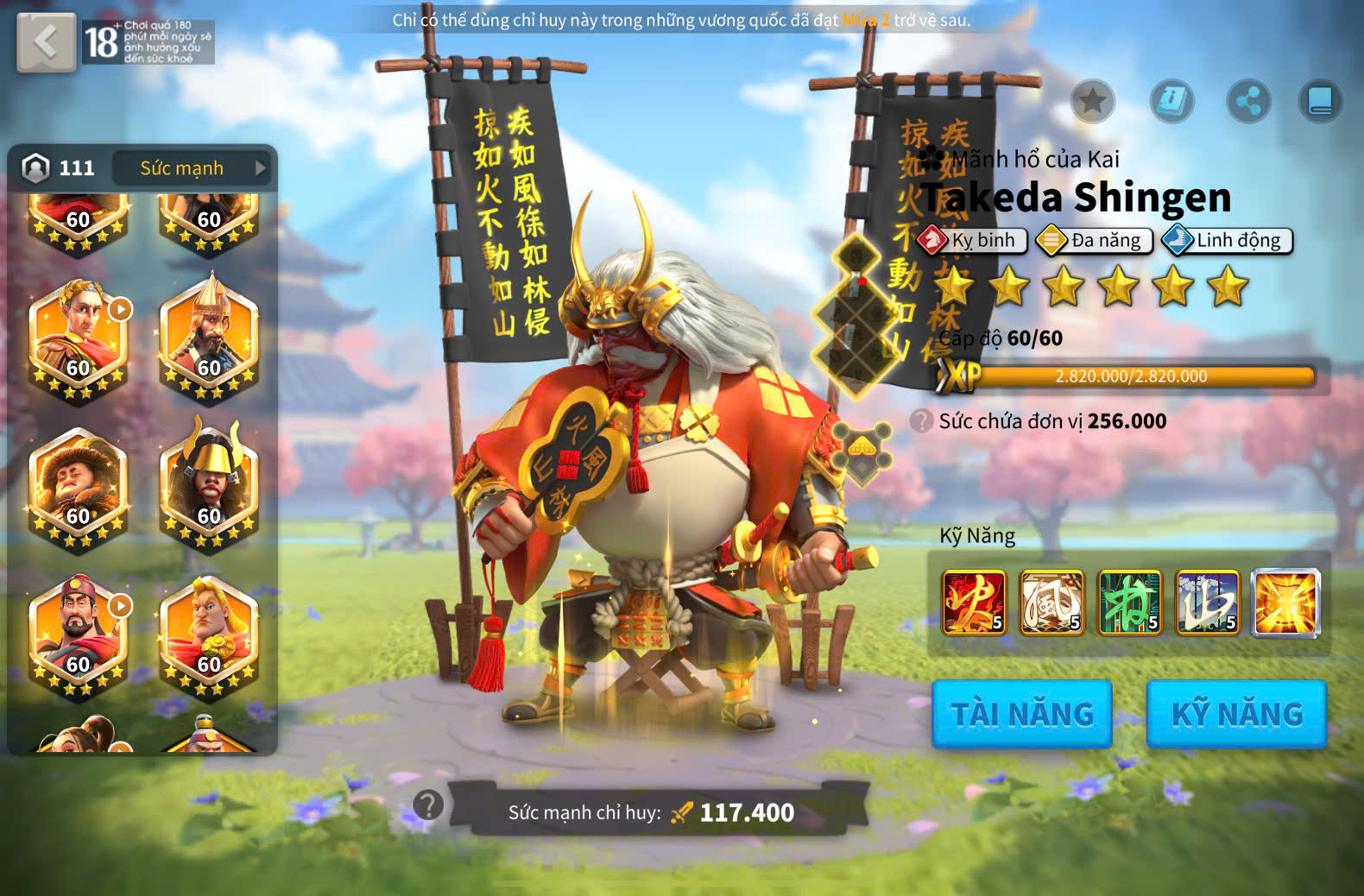Viewport: 1364px width, 896px height.
Task: Select the green forest kanji skill icon
Action: tap(1129, 603)
